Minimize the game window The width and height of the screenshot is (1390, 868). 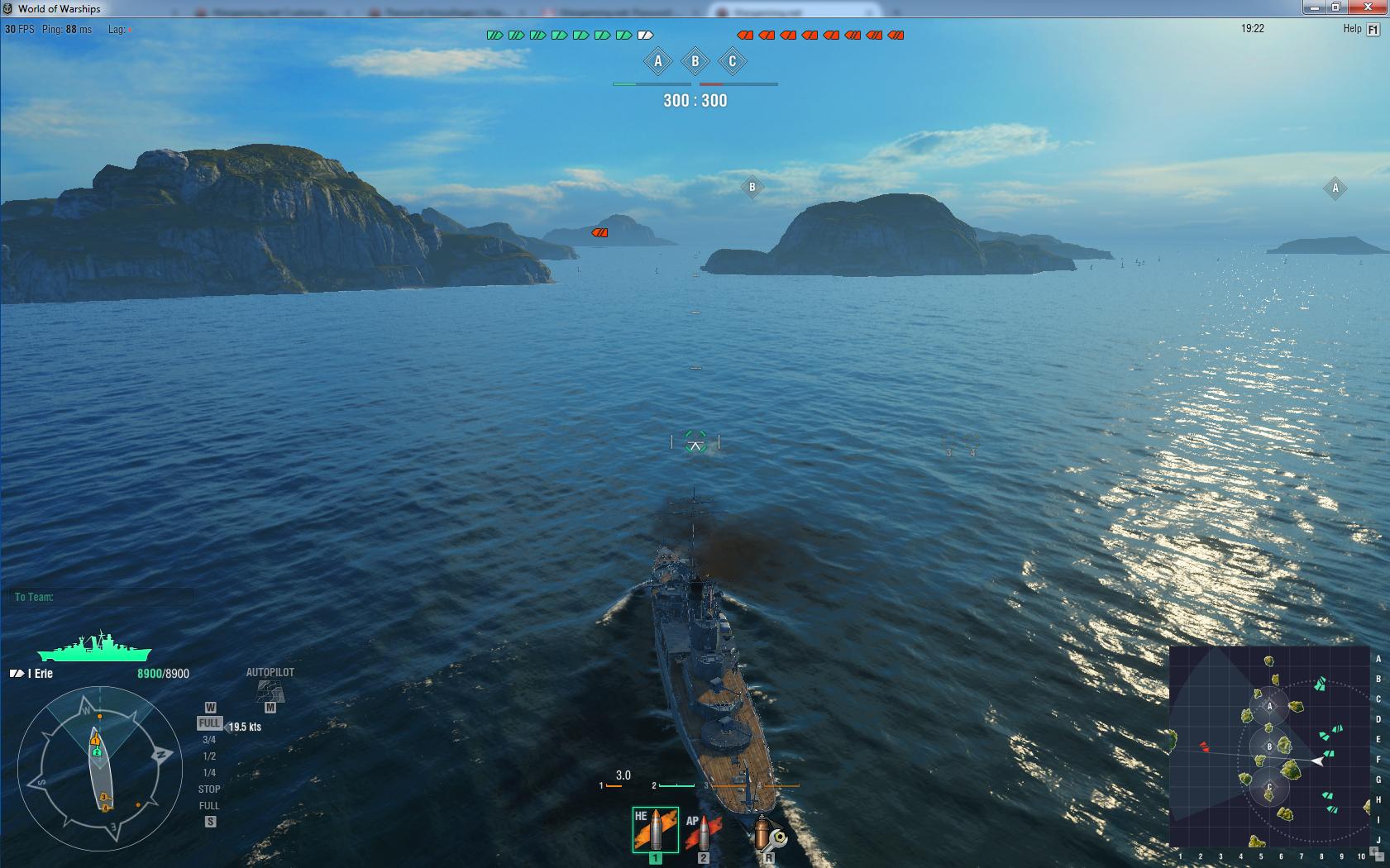[x=1314, y=7]
